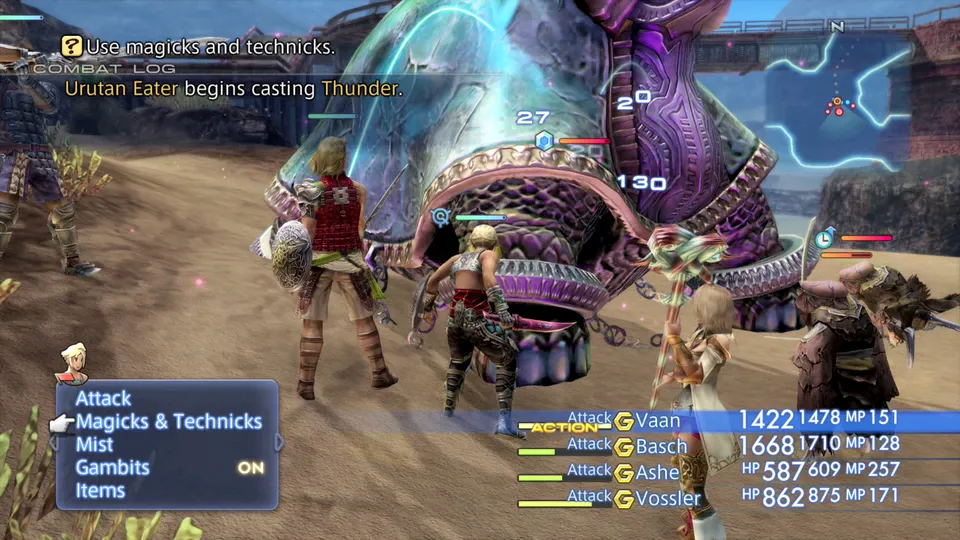Viewport: 960px width, 540px height.
Task: Click the character portrait above the command menu
Action: [72, 361]
